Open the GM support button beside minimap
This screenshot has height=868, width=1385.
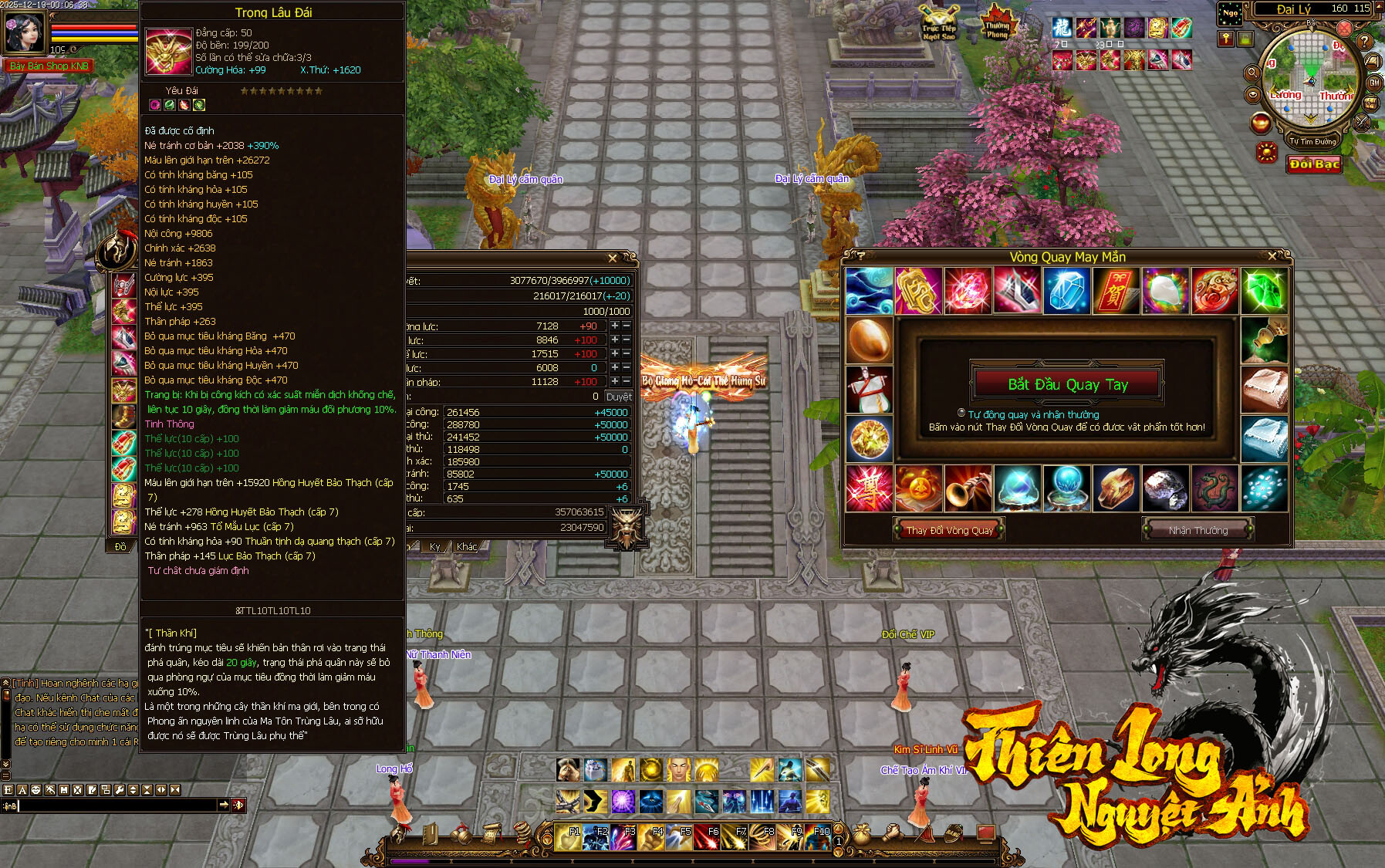1374,83
